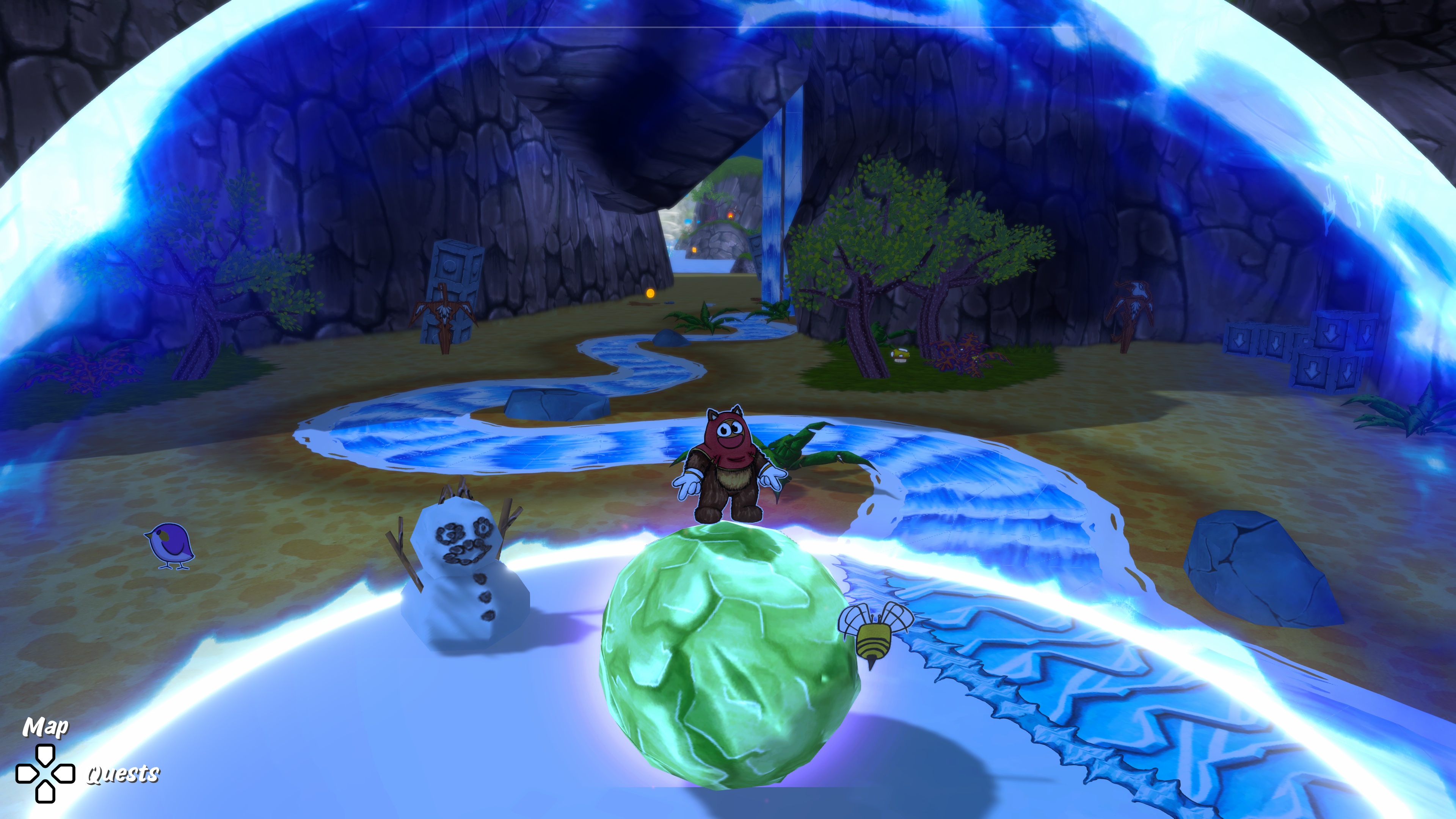Open the Map from the HUD label
Image resolution: width=1456 pixels, height=819 pixels.
45,727
